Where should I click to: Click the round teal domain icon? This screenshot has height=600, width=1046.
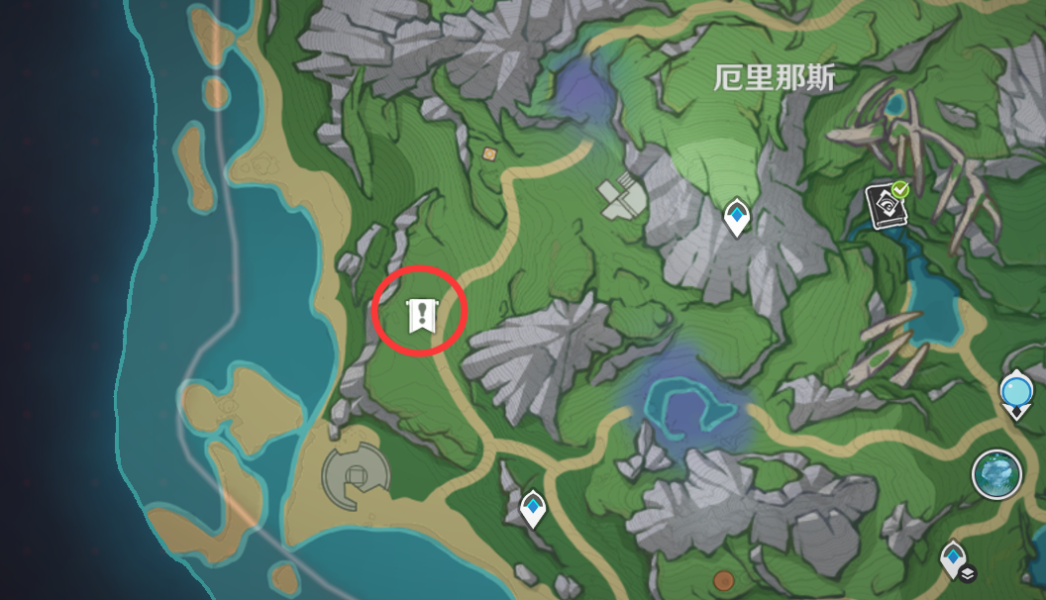[x=997, y=473]
